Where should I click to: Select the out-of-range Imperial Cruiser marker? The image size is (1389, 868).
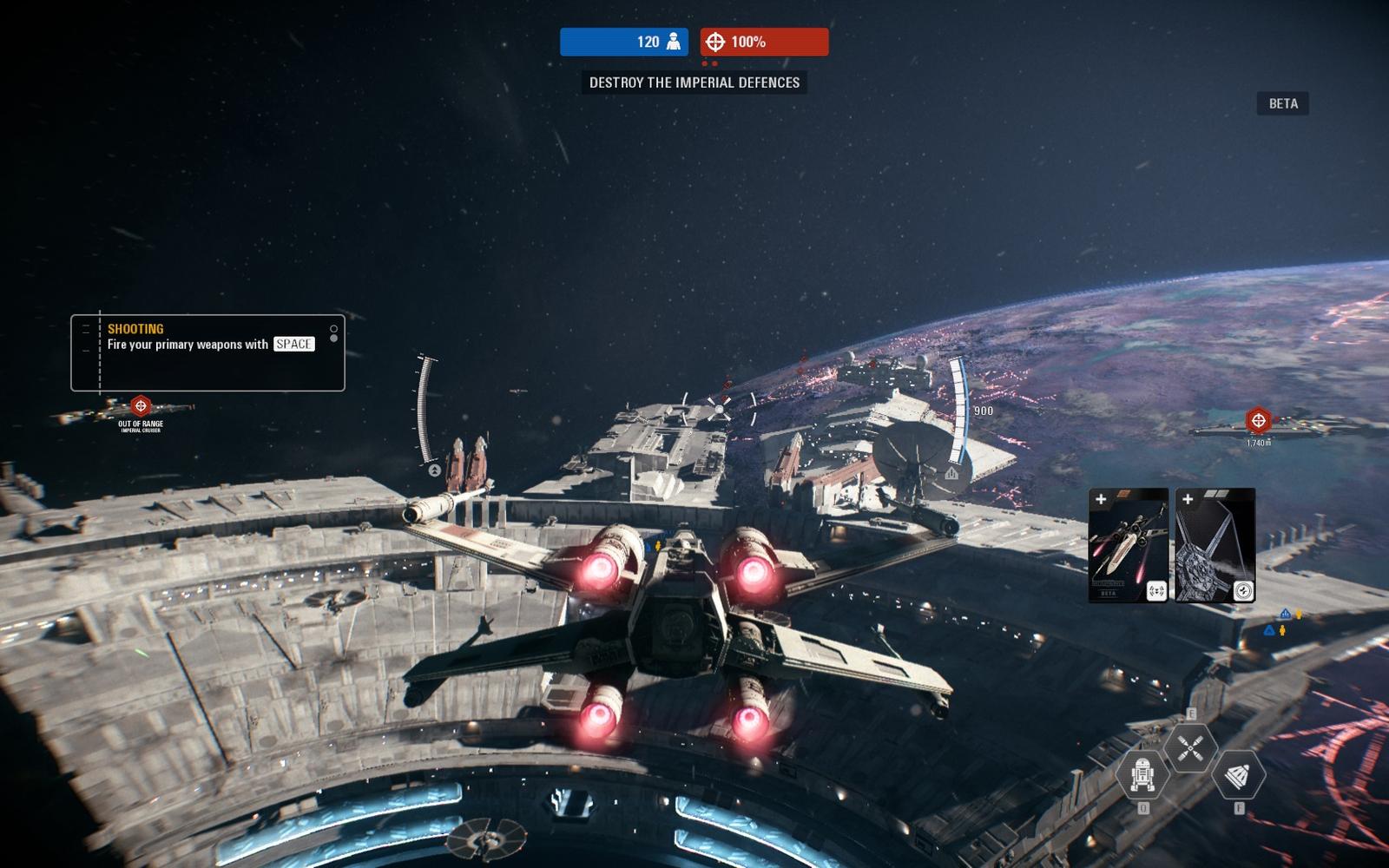pyautogui.click(x=141, y=406)
